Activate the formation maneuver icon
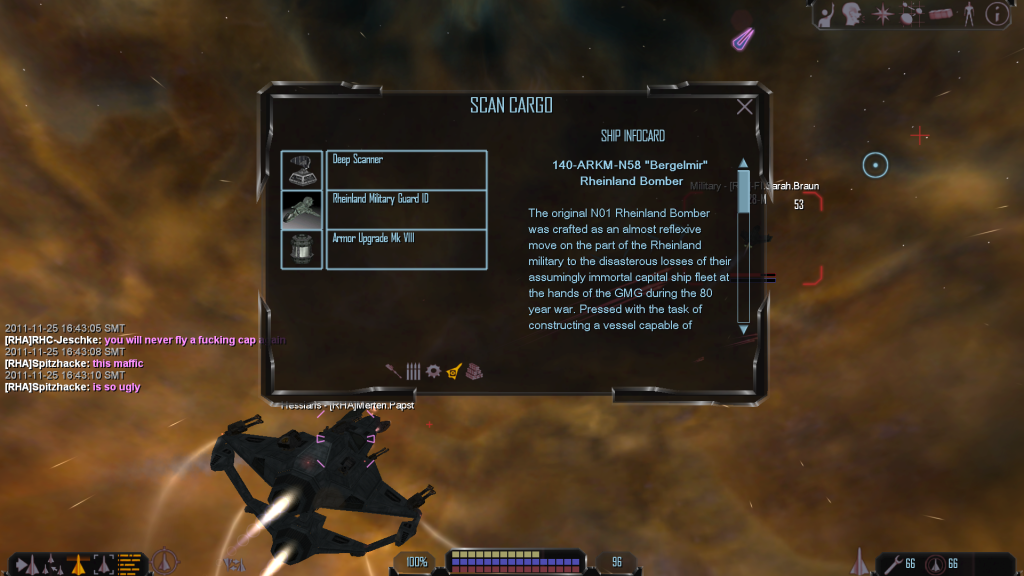 click(52, 563)
